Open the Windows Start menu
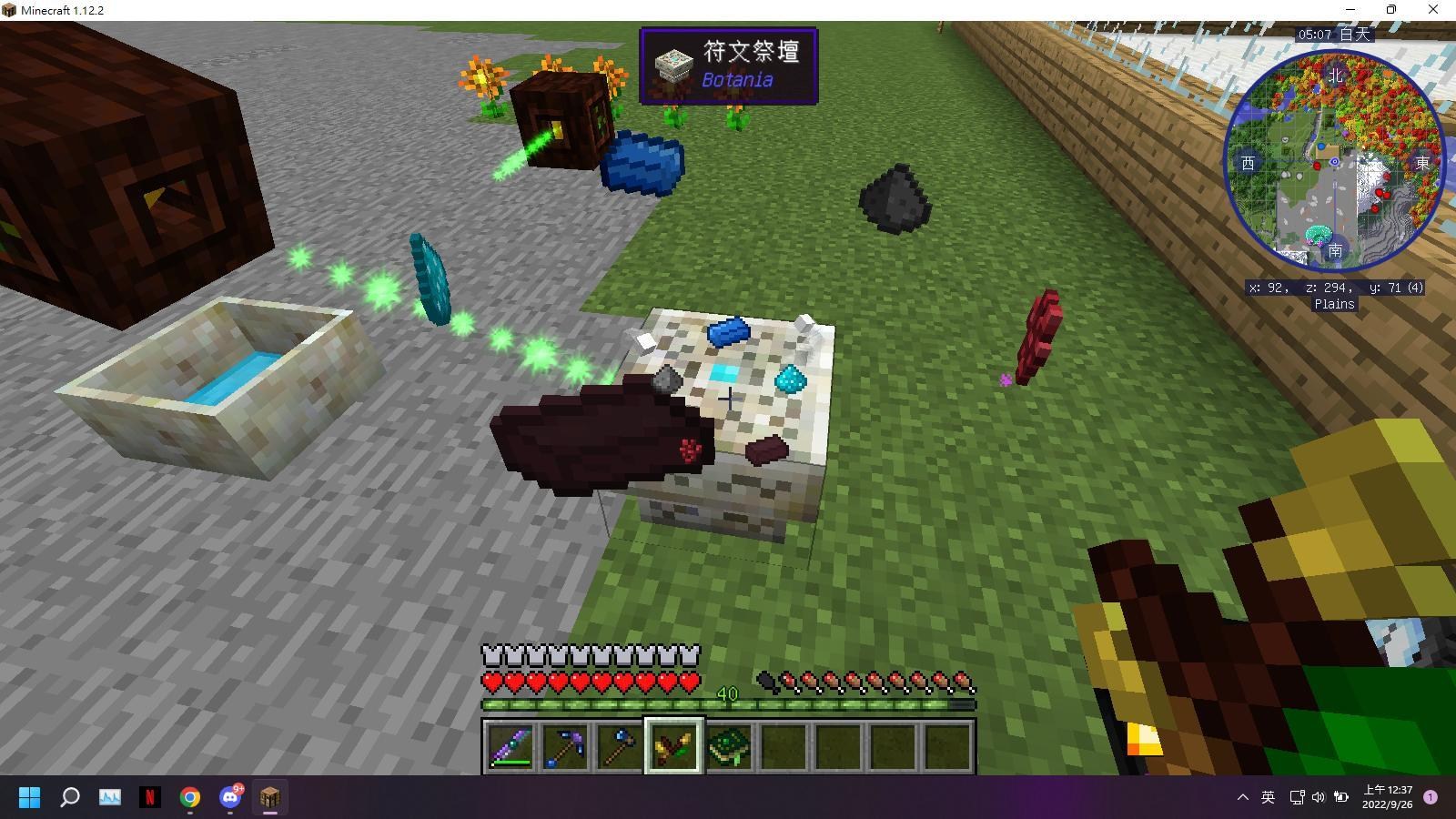Image resolution: width=1456 pixels, height=819 pixels. point(28,797)
